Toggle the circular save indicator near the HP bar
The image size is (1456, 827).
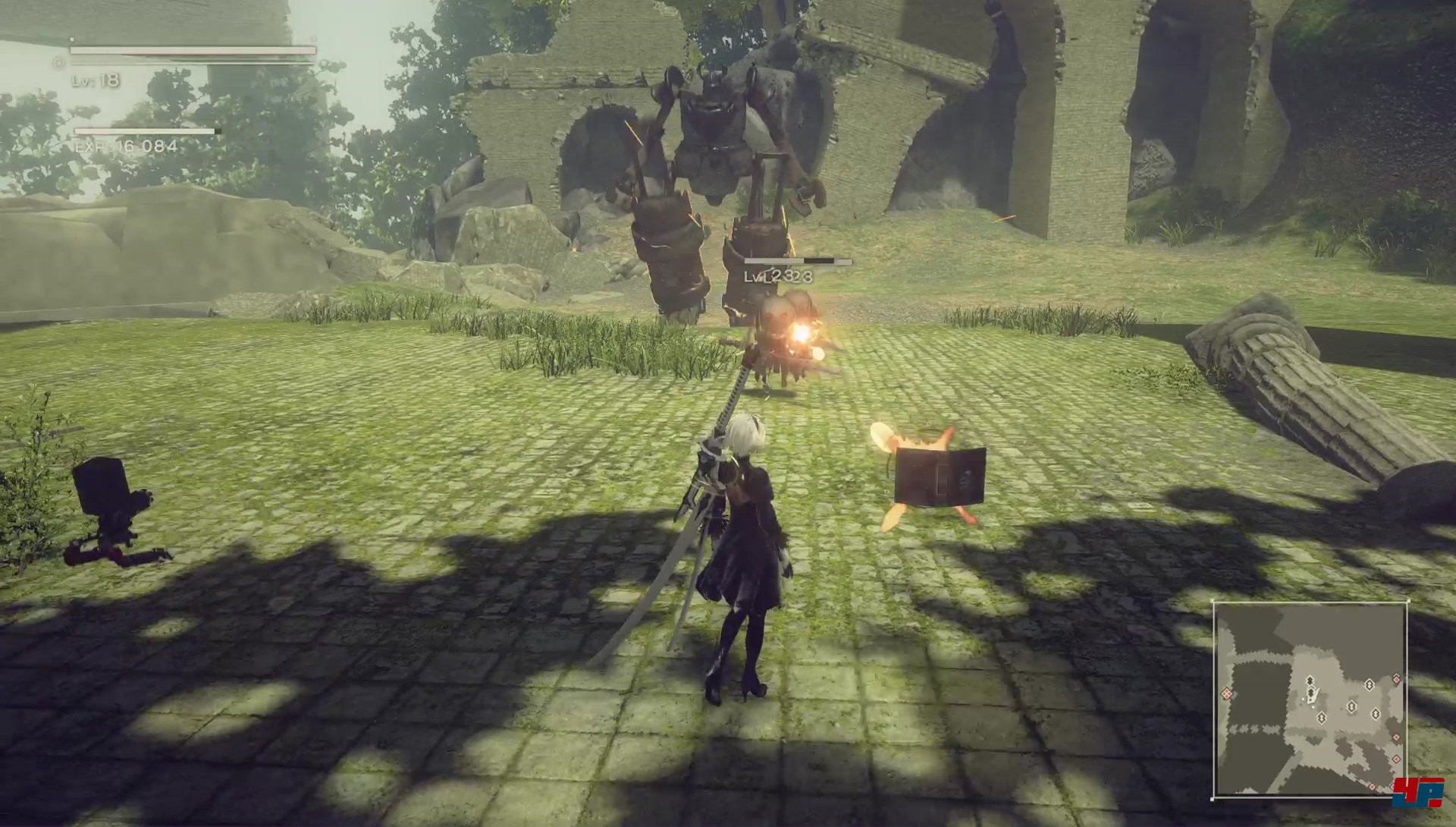58,63
